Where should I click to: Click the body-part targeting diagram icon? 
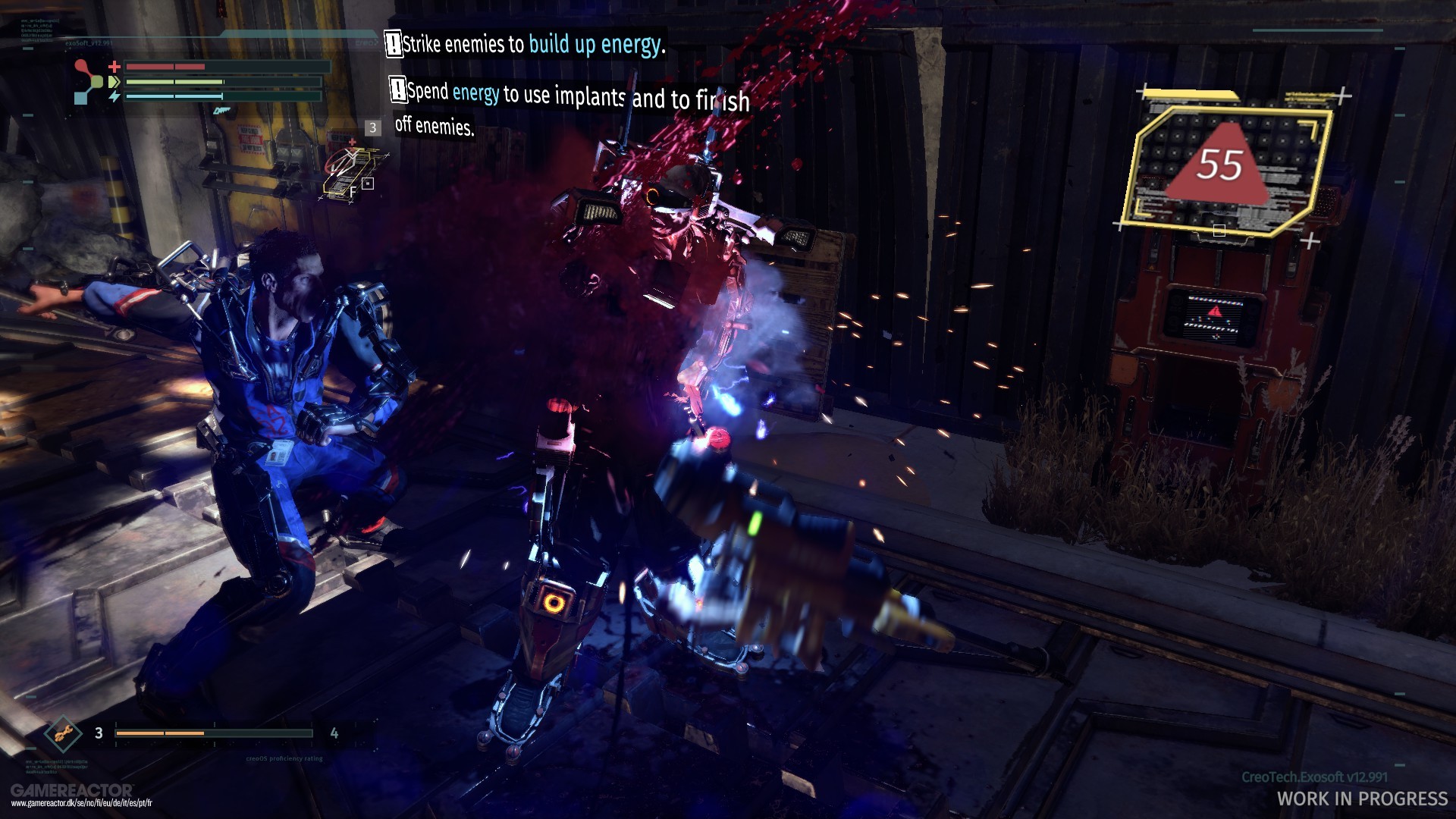tap(88, 81)
